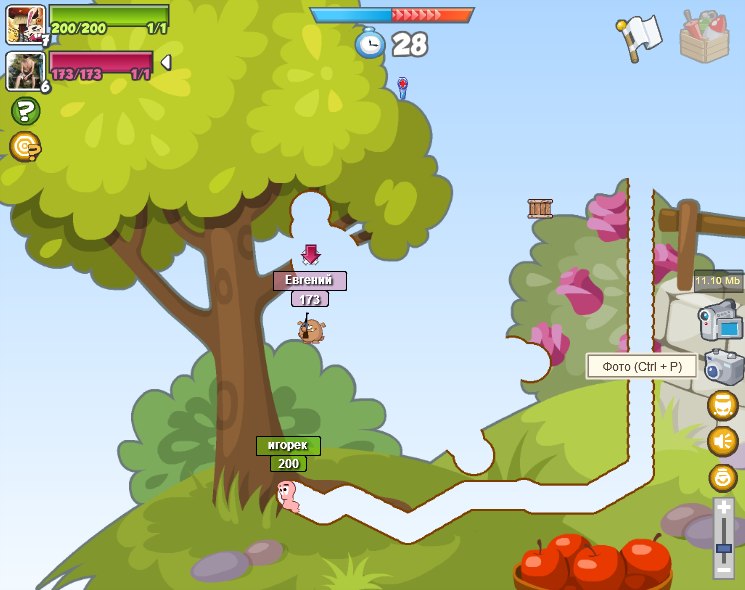Click the orange target hint button
Viewport: 745px width, 590px height.
(24, 147)
